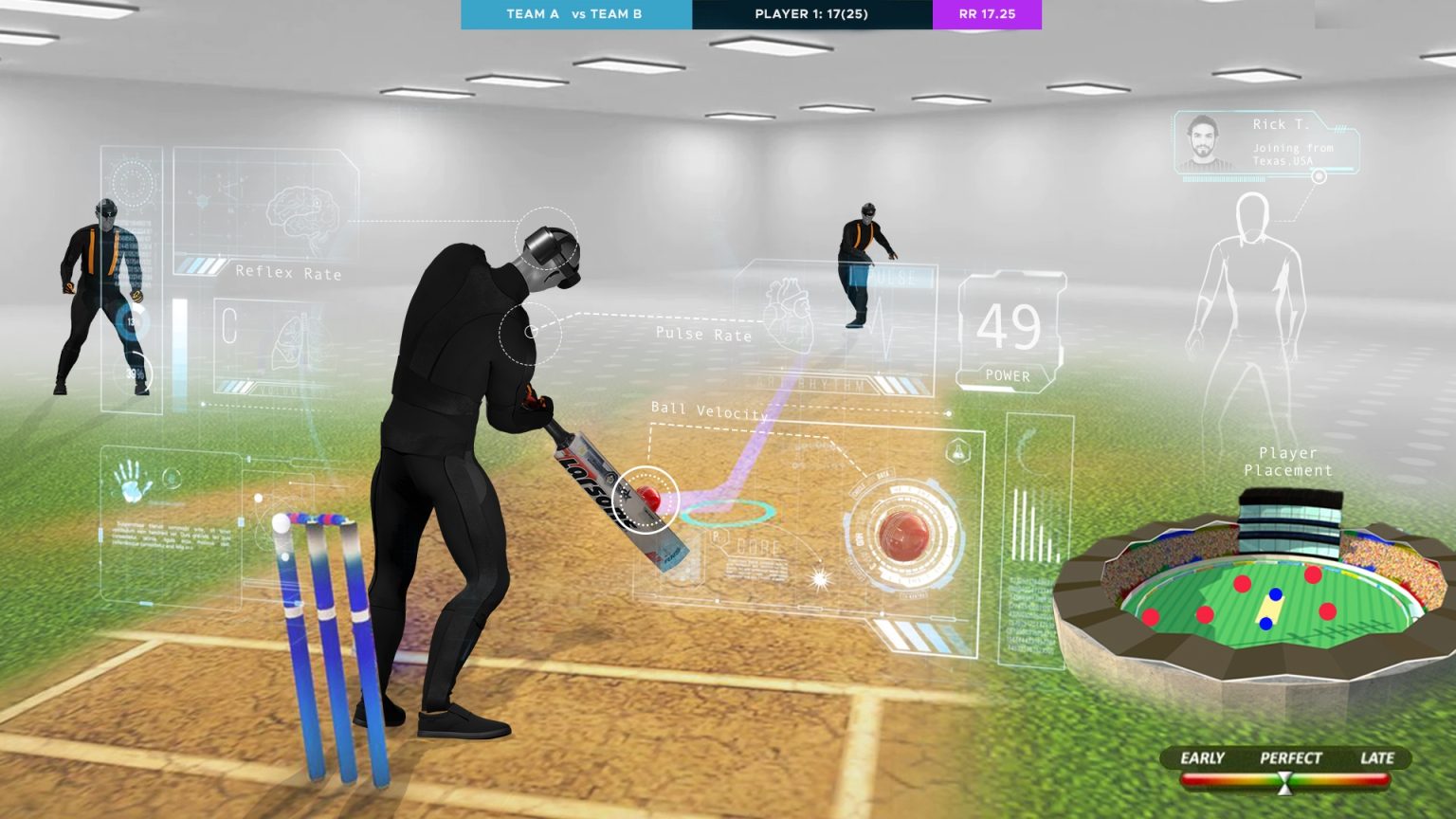1456x819 pixels.
Task: Select the handprint icon on the lower-left panel
Action: (132, 484)
